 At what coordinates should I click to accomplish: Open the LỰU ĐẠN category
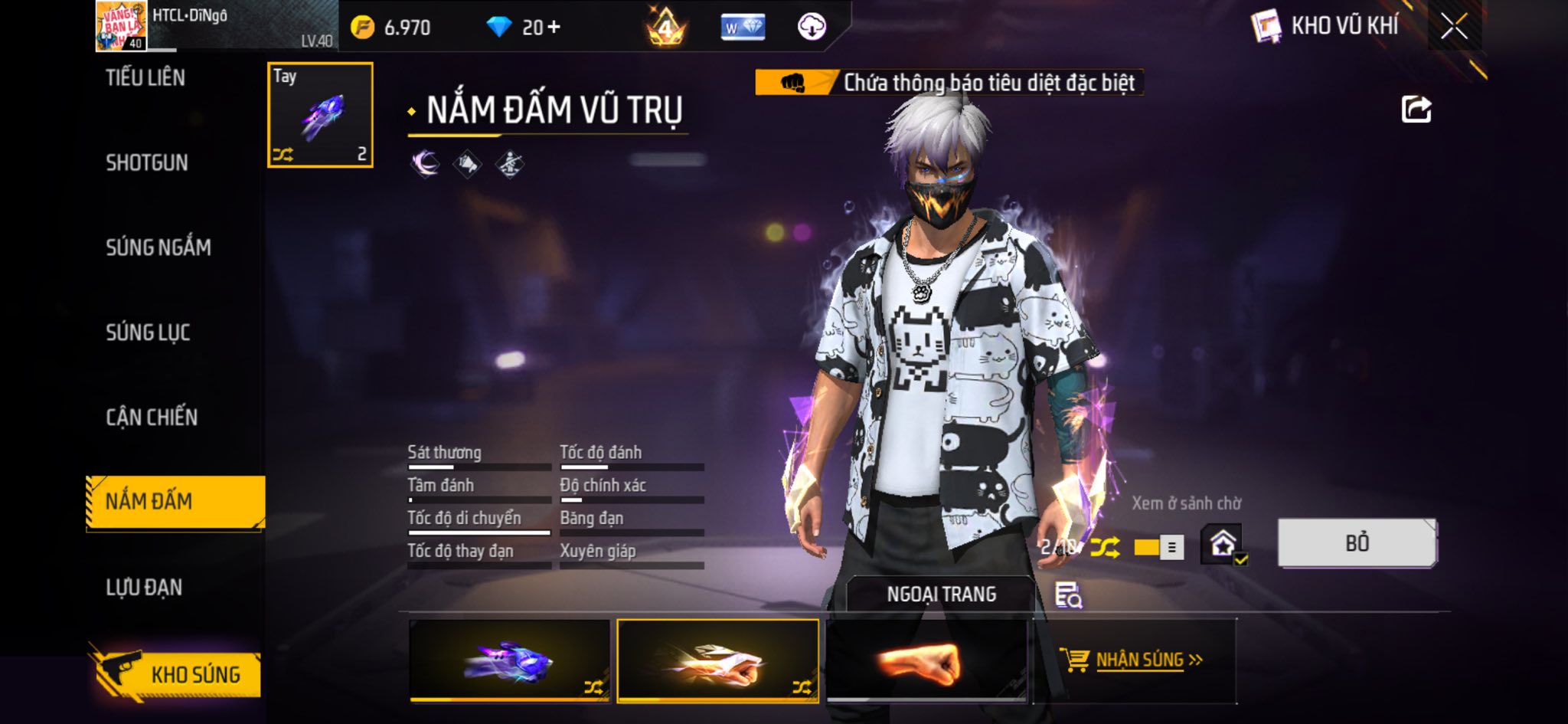click(x=144, y=588)
